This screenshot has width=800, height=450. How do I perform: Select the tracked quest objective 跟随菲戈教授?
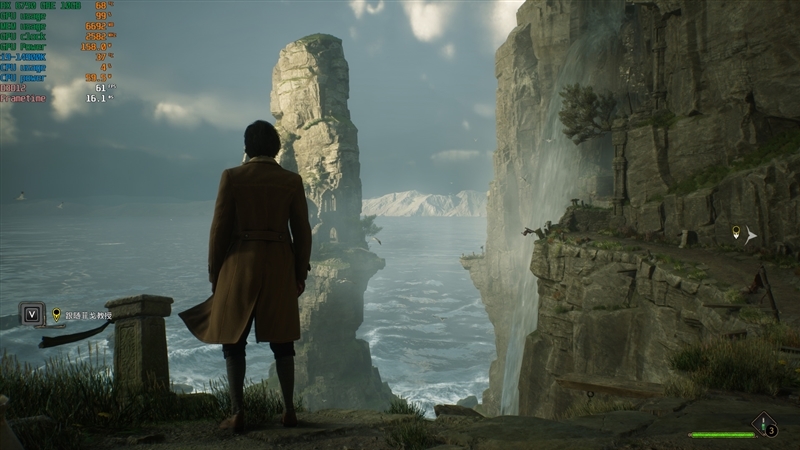coord(88,315)
